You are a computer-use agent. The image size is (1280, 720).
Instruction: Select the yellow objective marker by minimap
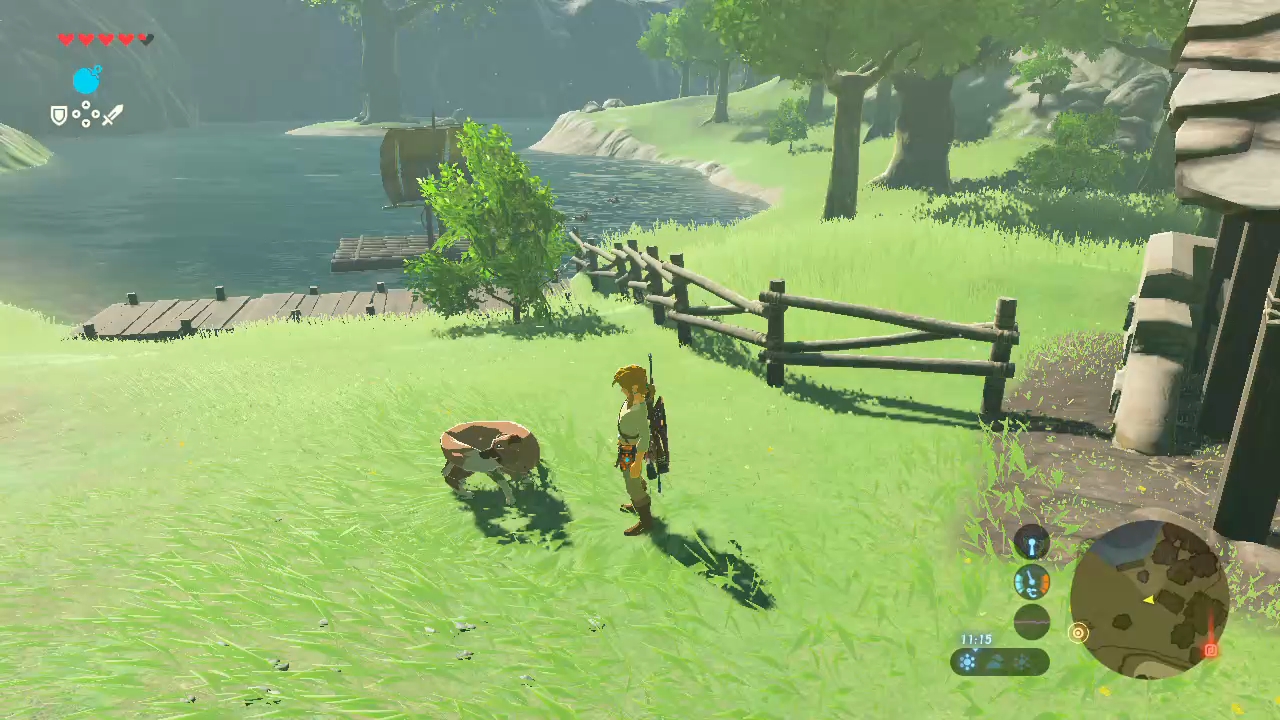pos(1078,632)
